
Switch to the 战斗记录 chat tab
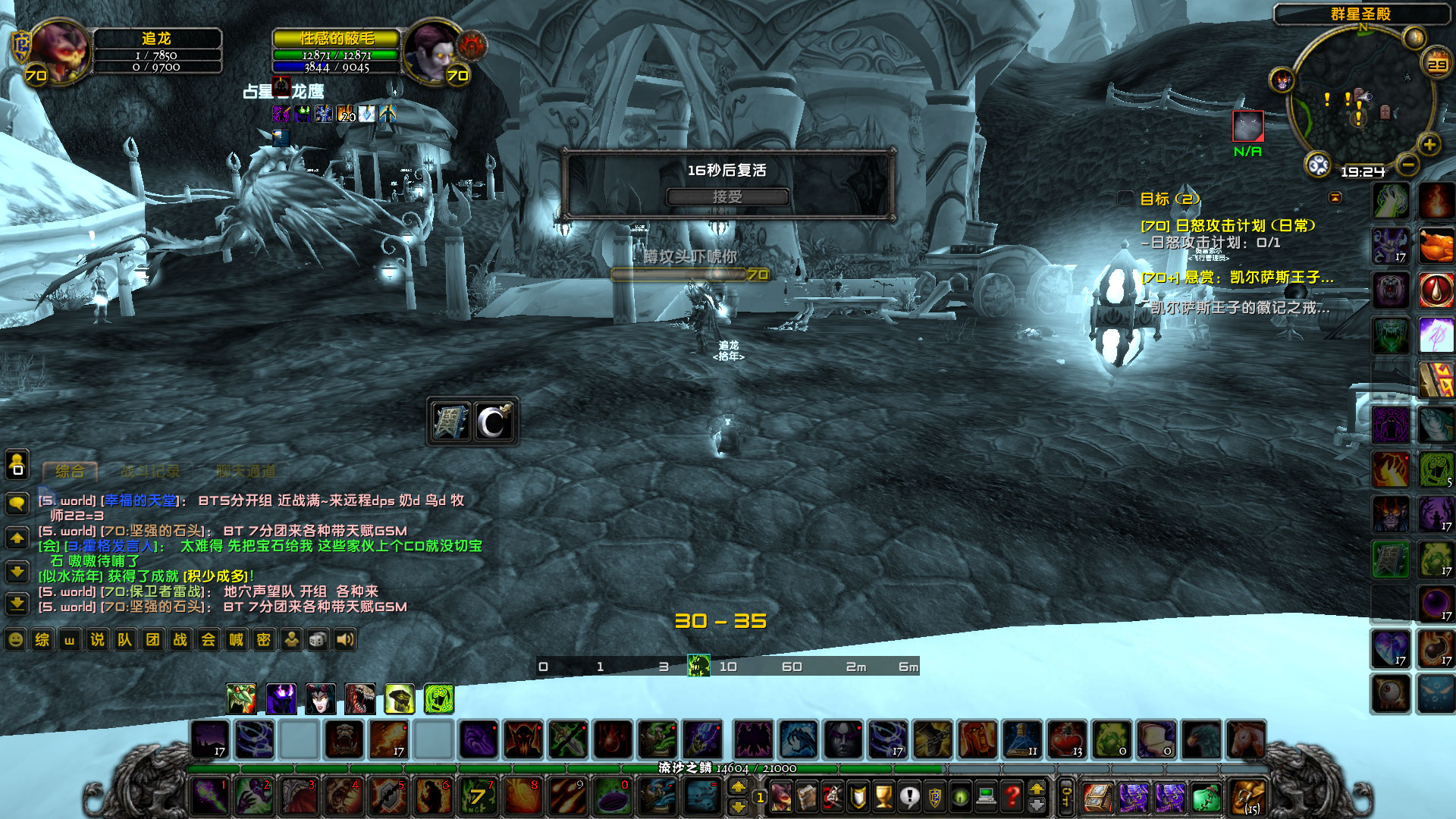pos(150,471)
